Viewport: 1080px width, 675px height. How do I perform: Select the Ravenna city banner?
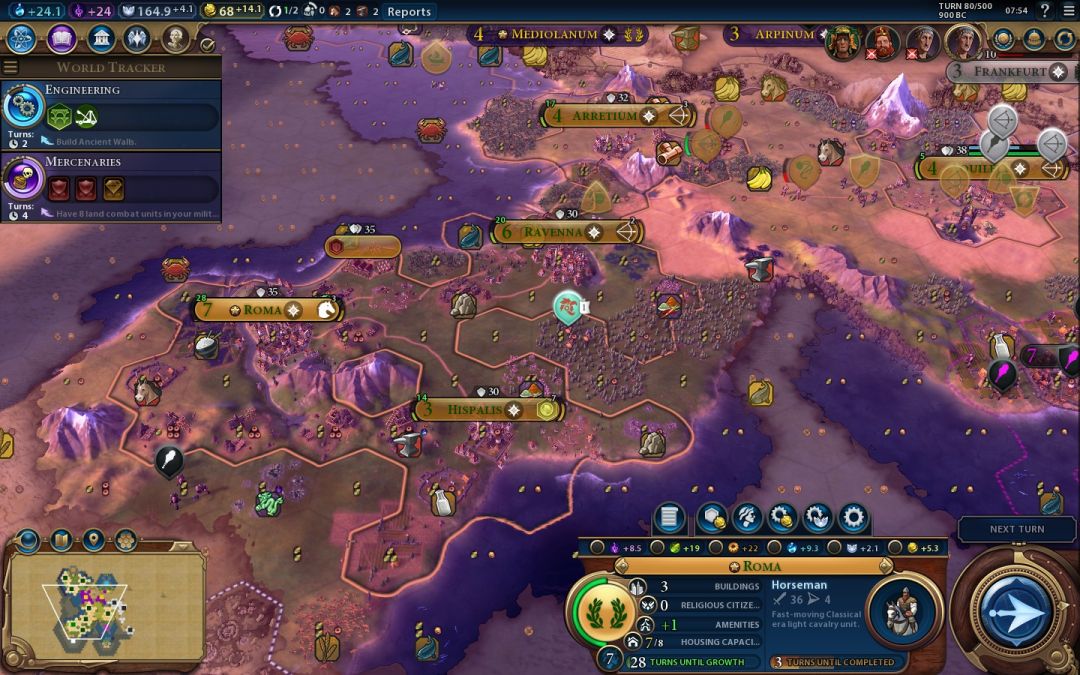[552, 232]
